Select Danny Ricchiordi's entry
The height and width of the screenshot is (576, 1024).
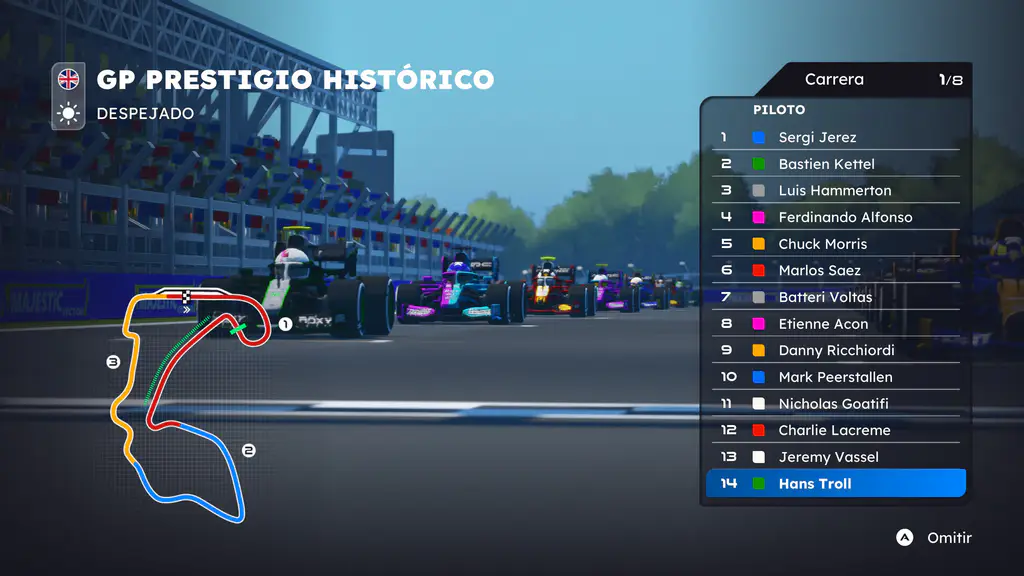pyautogui.click(x=836, y=350)
